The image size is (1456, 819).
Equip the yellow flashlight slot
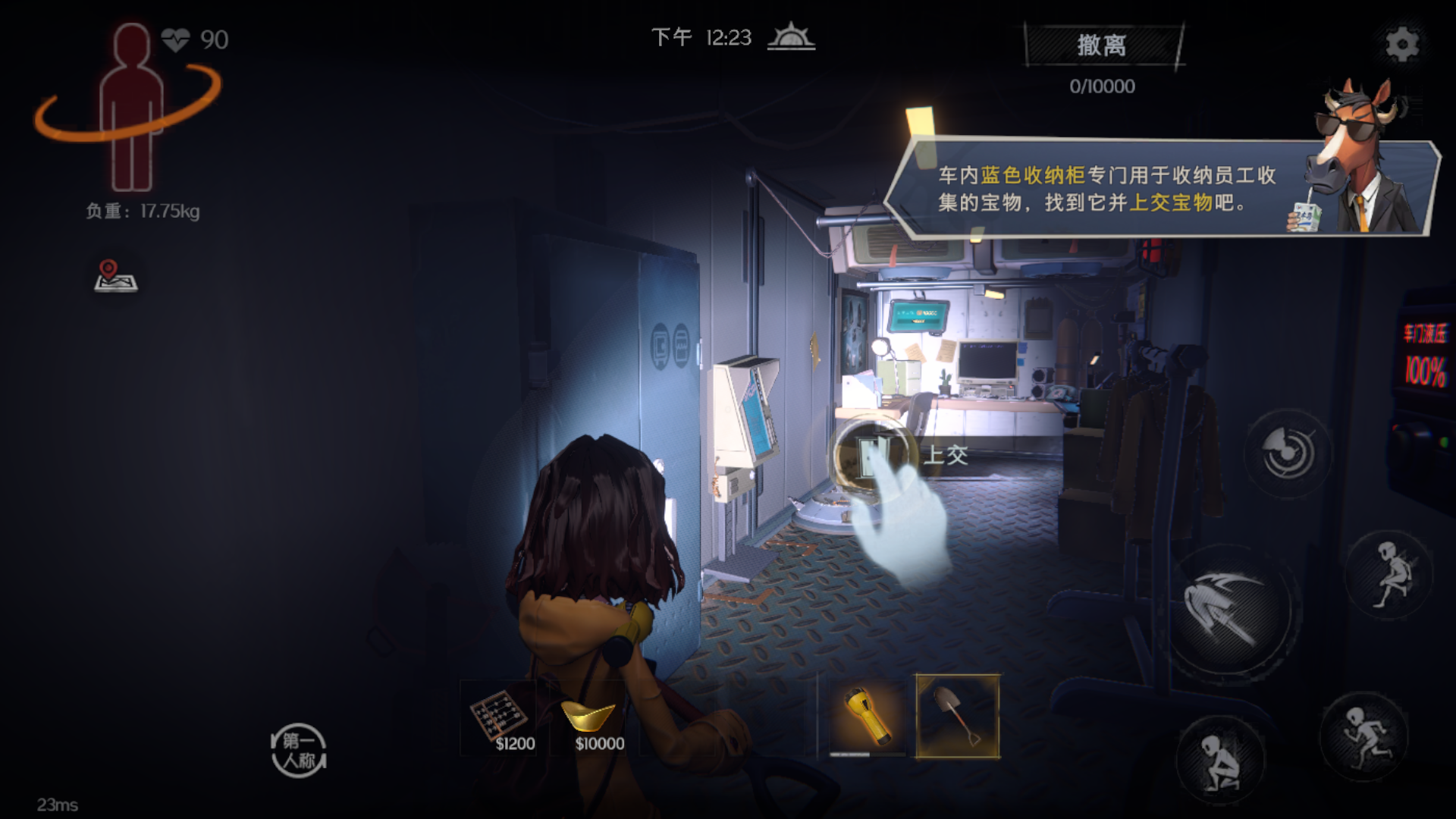tap(868, 716)
